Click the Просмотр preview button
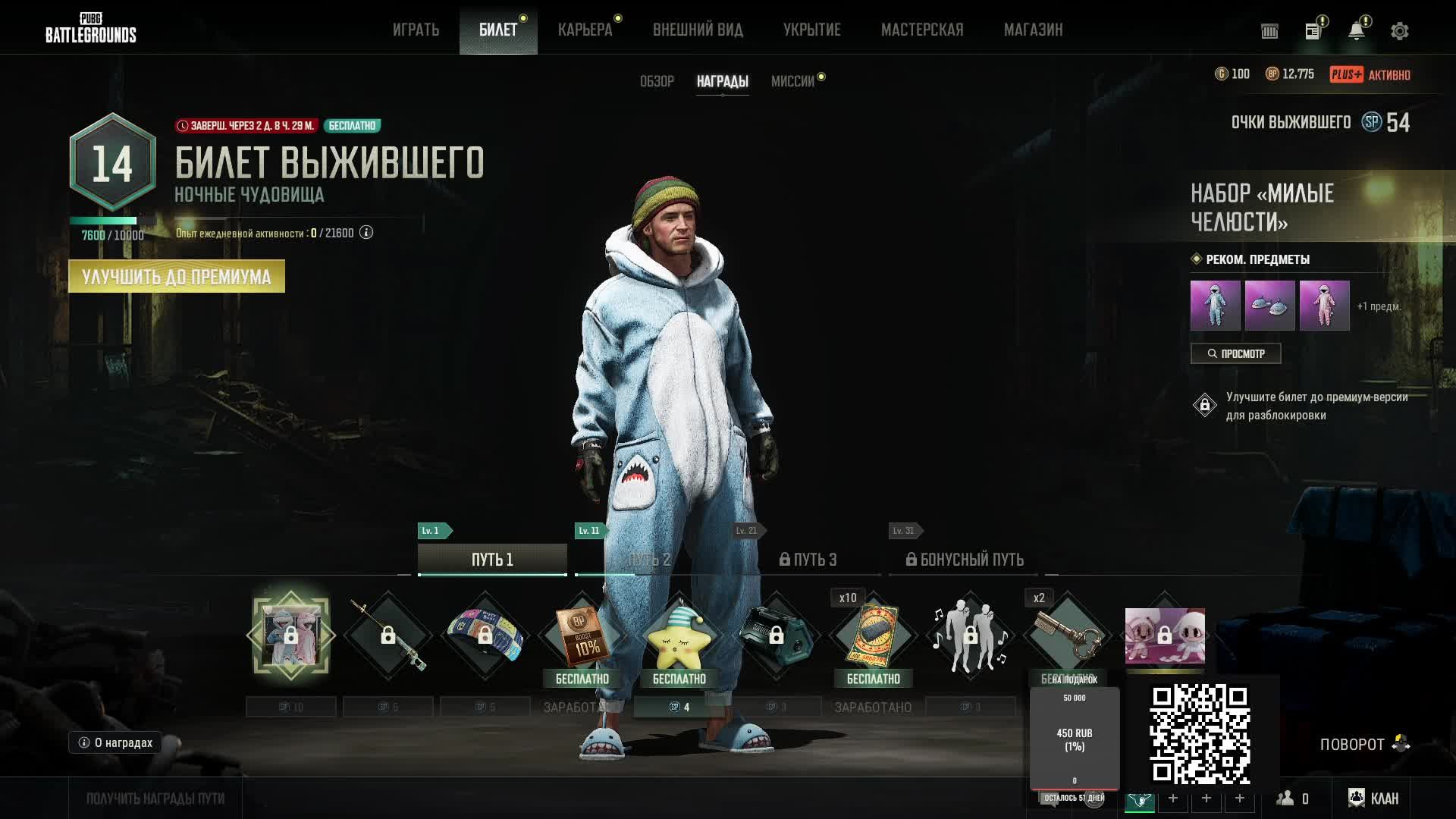1456x819 pixels. [1235, 353]
